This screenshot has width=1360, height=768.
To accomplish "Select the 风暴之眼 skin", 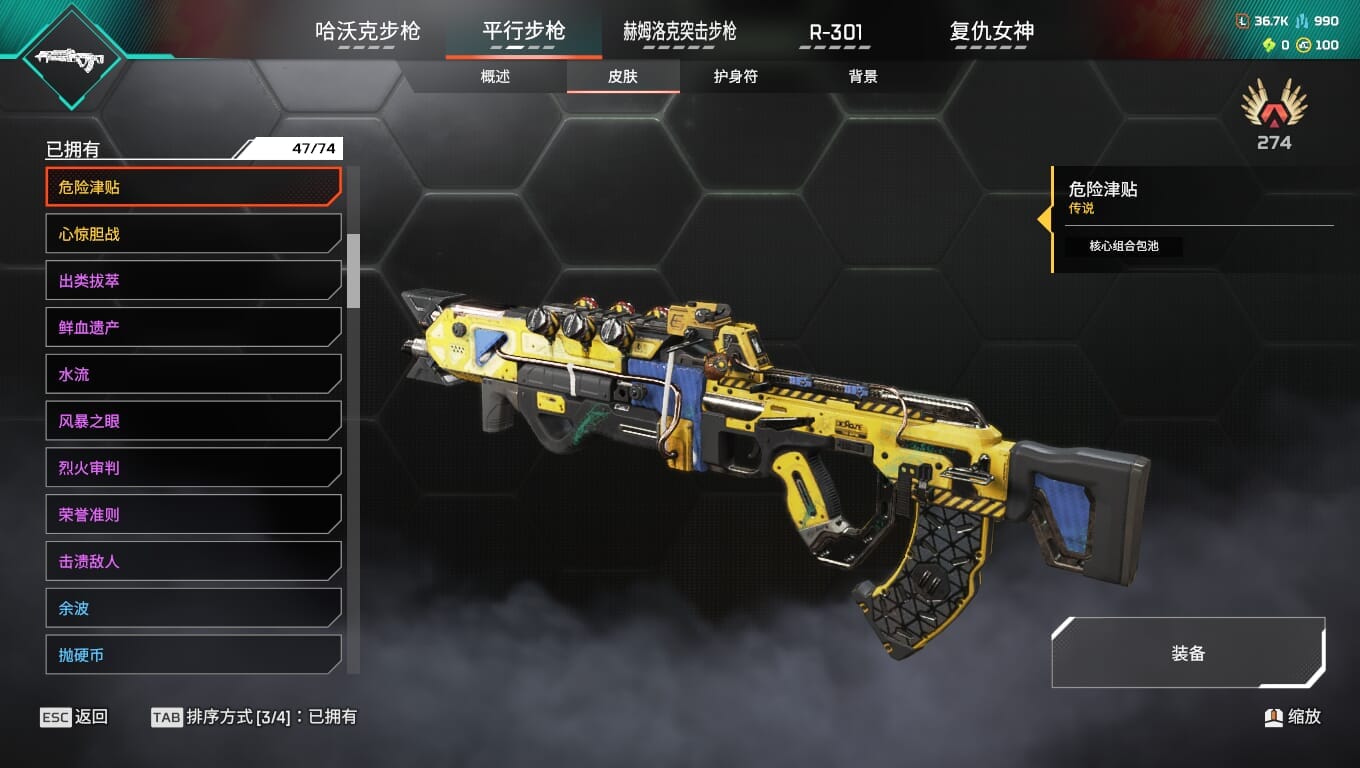I will (193, 421).
